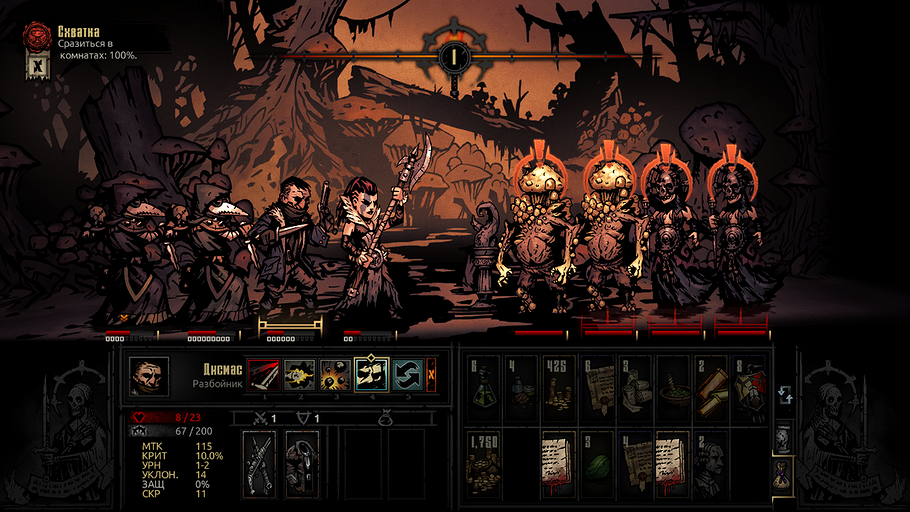The image size is (910, 512).
Task: Select the highlighted fourth combat skill
Action: tap(371, 376)
